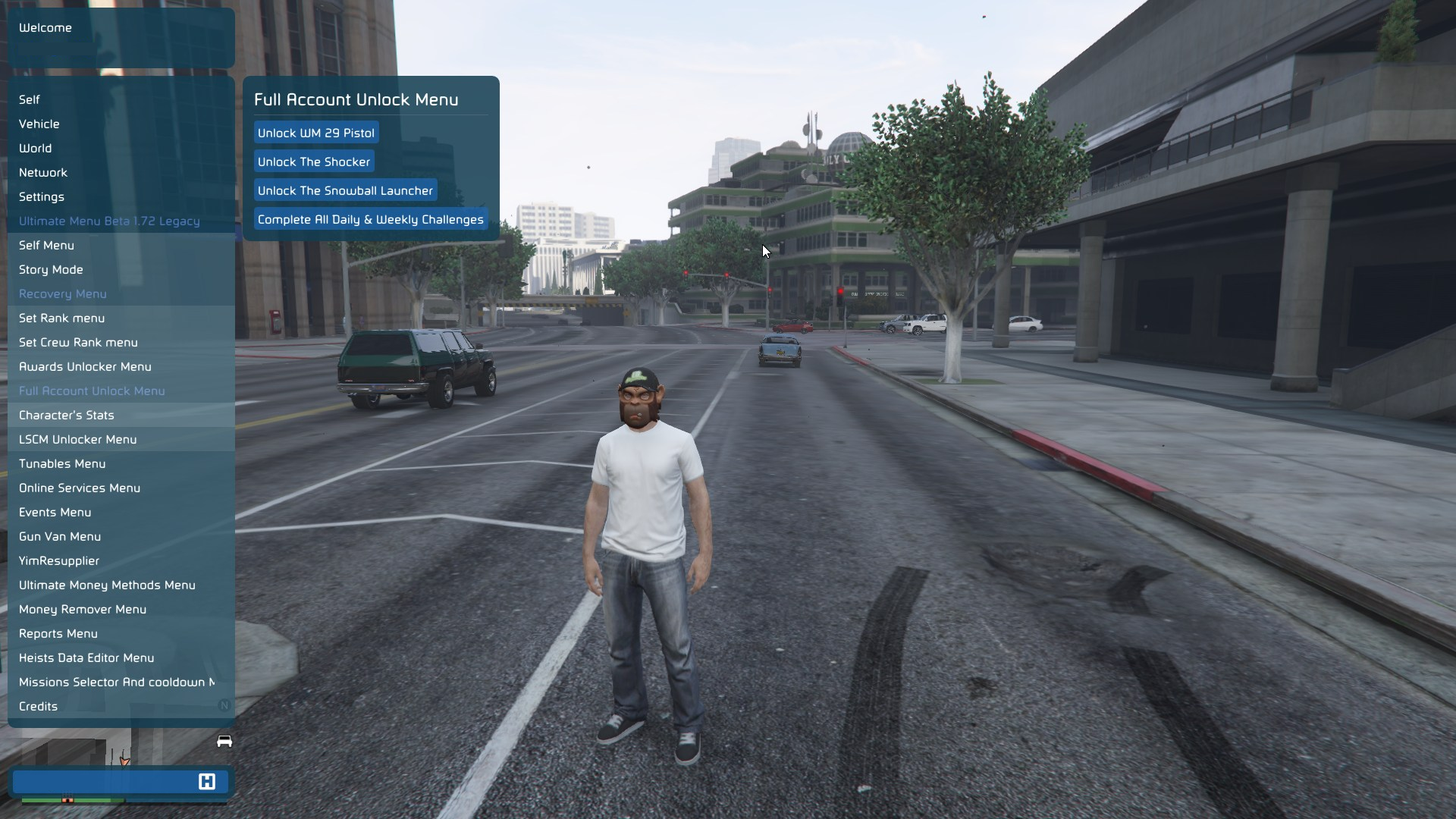This screenshot has height=819, width=1456.
Task: Activate Unlock The Shocker
Action: click(x=313, y=162)
